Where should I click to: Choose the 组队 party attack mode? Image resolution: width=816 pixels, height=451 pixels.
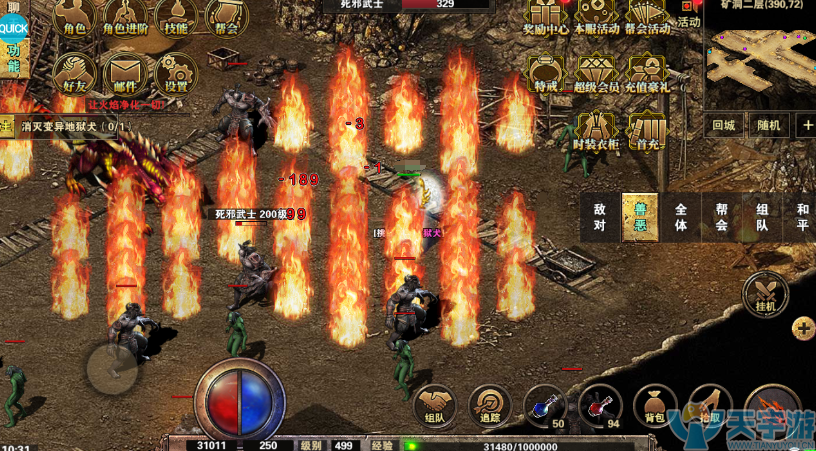pyautogui.click(x=762, y=217)
